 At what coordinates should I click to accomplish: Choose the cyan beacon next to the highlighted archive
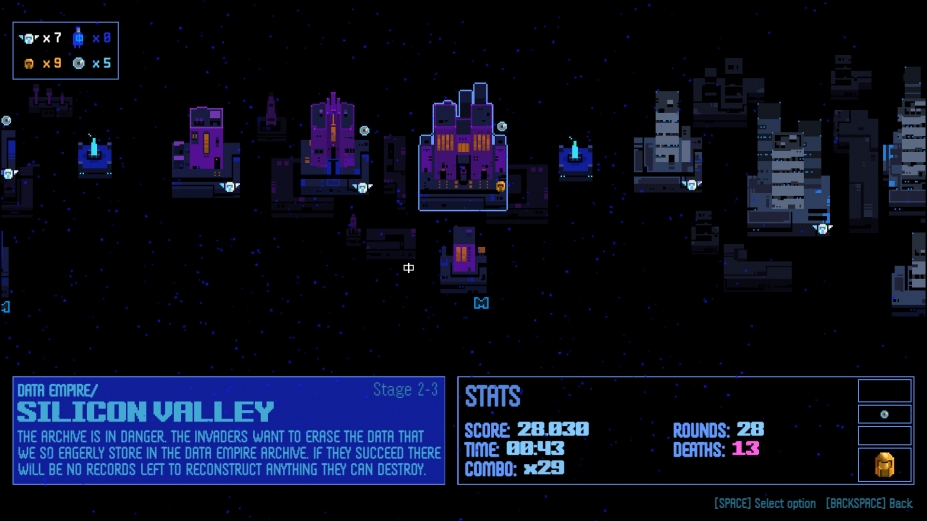tap(575, 159)
